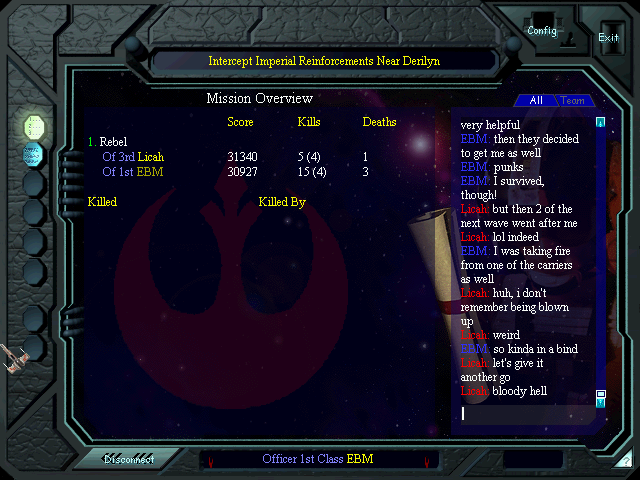Image resolution: width=640 pixels, height=480 pixels.
Task: Select the highlighted green octagon button
Action: (34, 126)
